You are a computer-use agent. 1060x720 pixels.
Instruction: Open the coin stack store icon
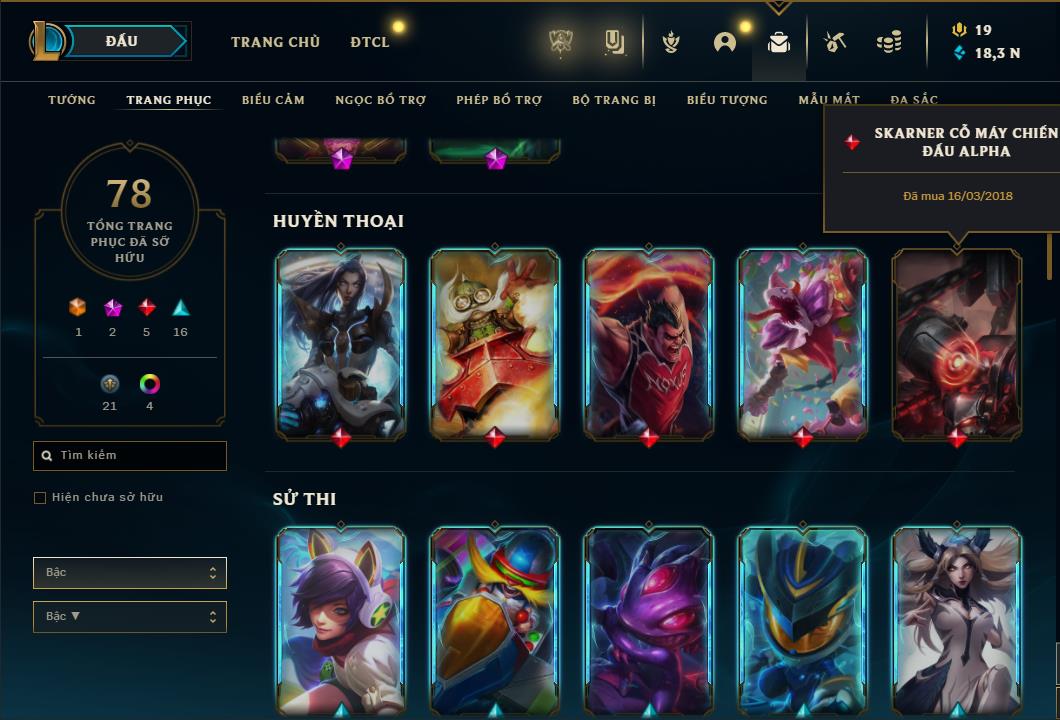(888, 42)
